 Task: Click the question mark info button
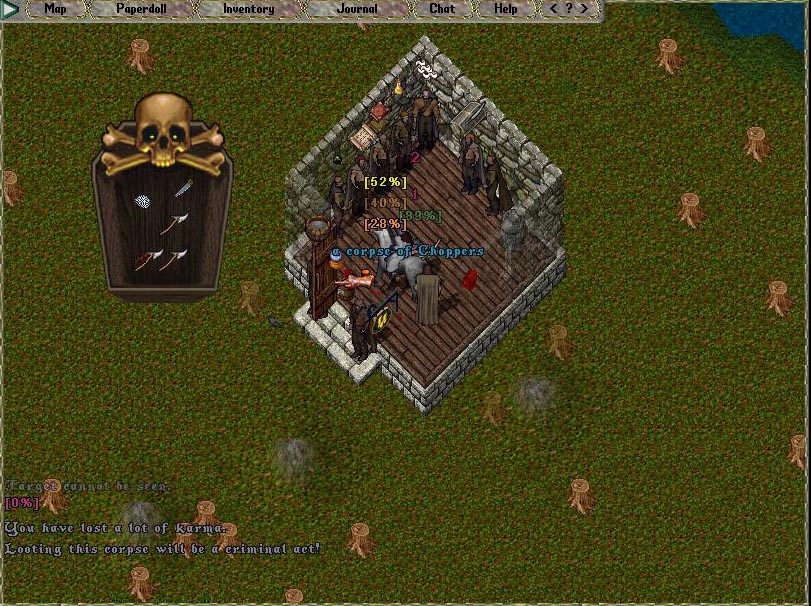point(570,9)
